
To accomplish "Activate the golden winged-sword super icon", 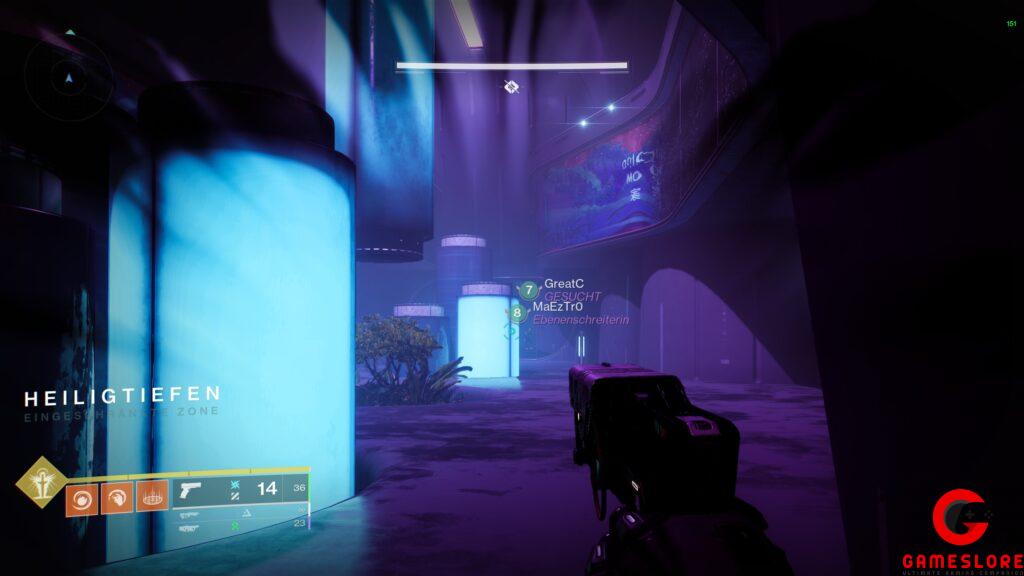I will click(x=41, y=482).
